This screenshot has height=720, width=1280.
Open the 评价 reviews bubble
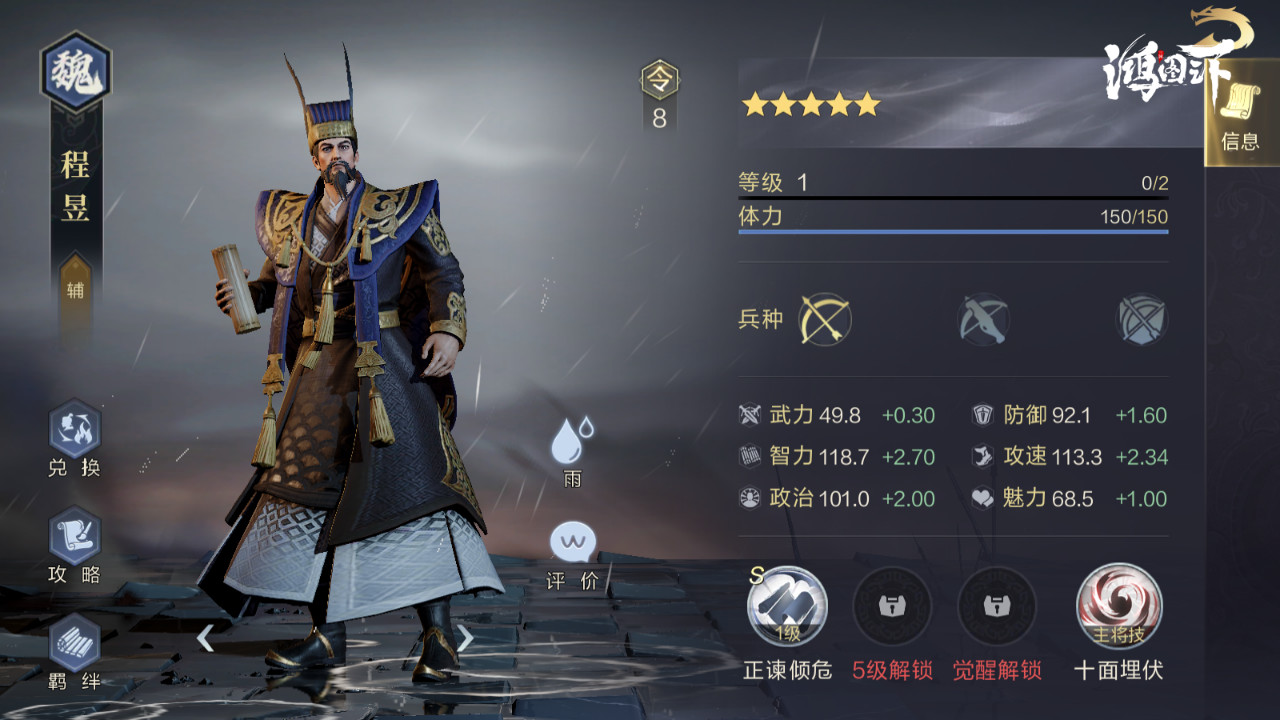pyautogui.click(x=573, y=545)
